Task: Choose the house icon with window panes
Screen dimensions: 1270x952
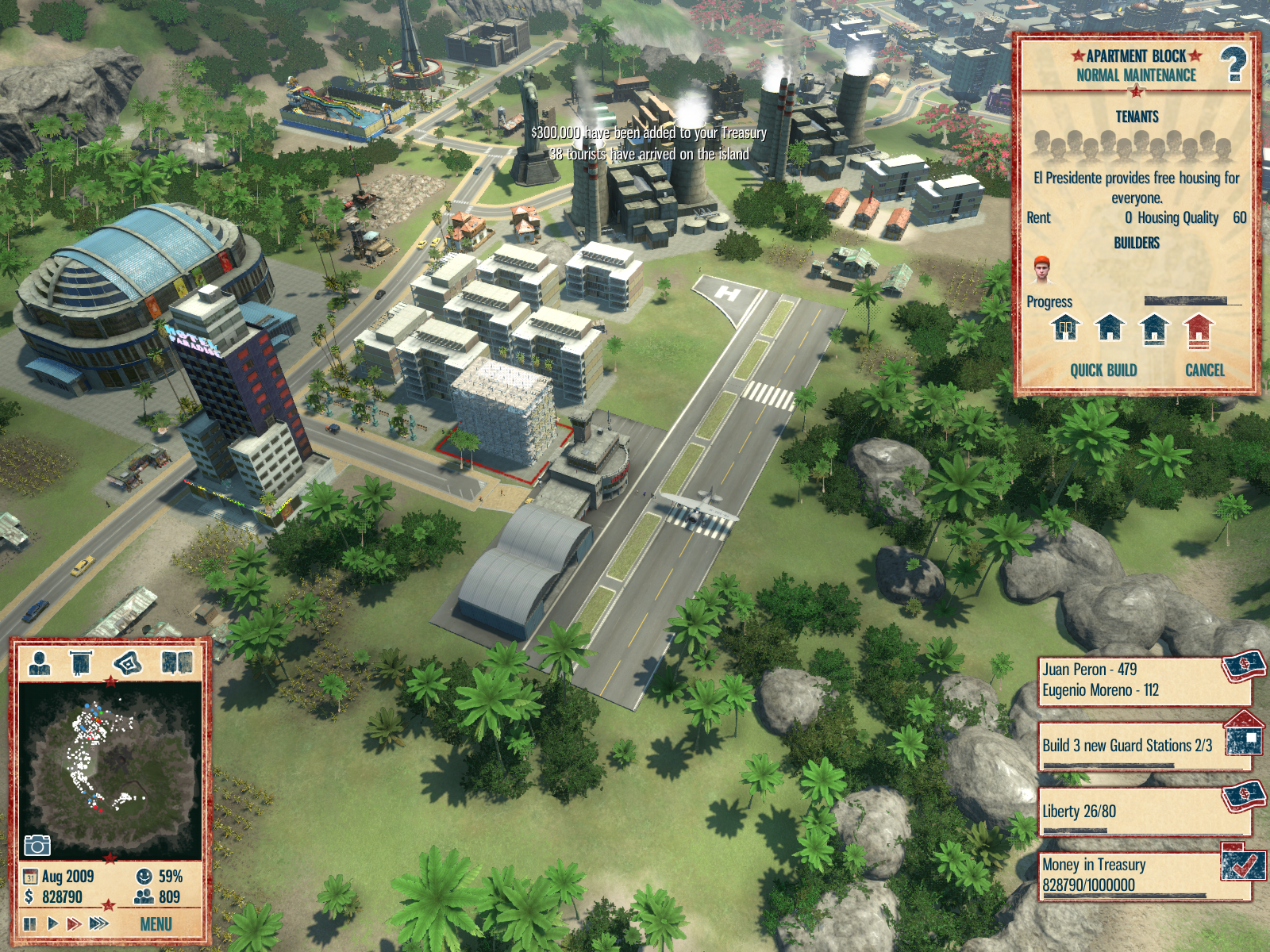Action: point(1065,328)
